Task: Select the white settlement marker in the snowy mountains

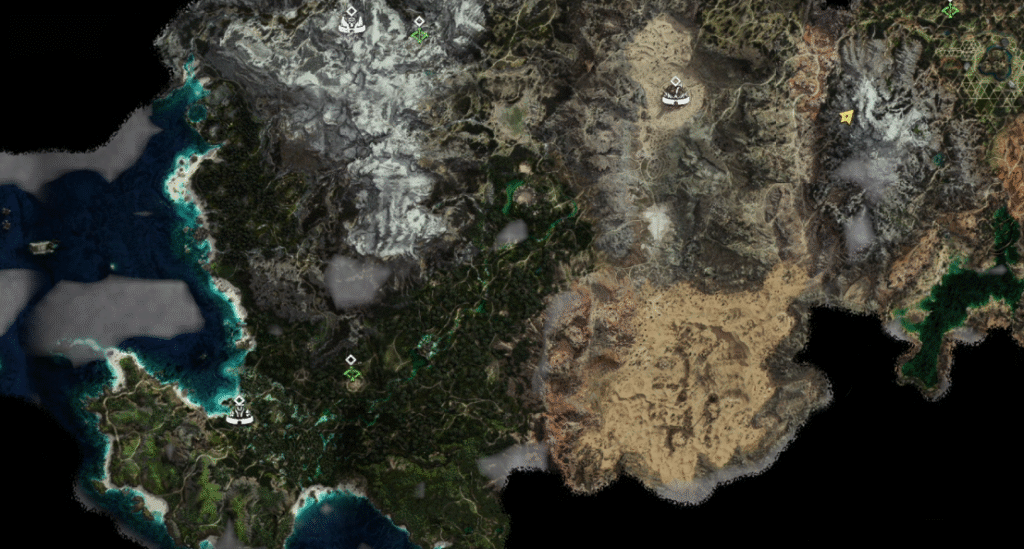Action: coord(351,22)
